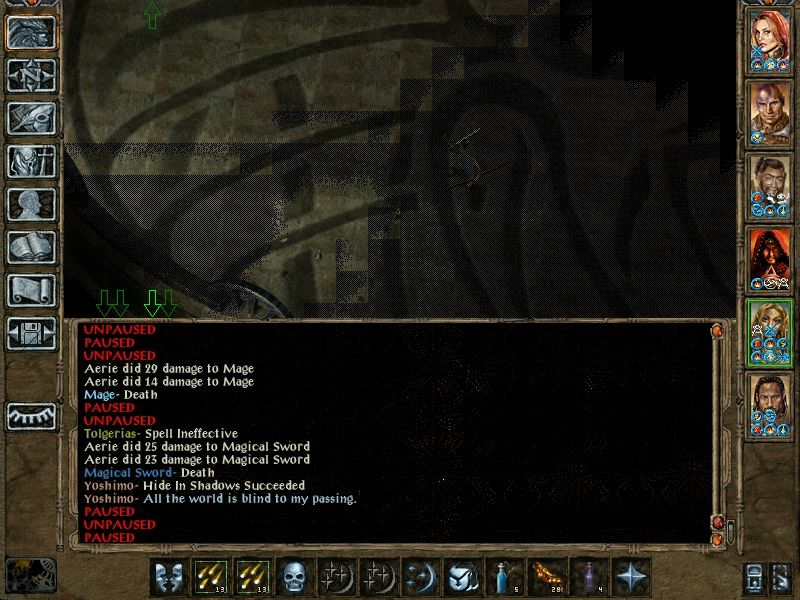This screenshot has height=600, width=800.
Task: Select the bald tattooed warrior portrait
Action: coord(771,113)
